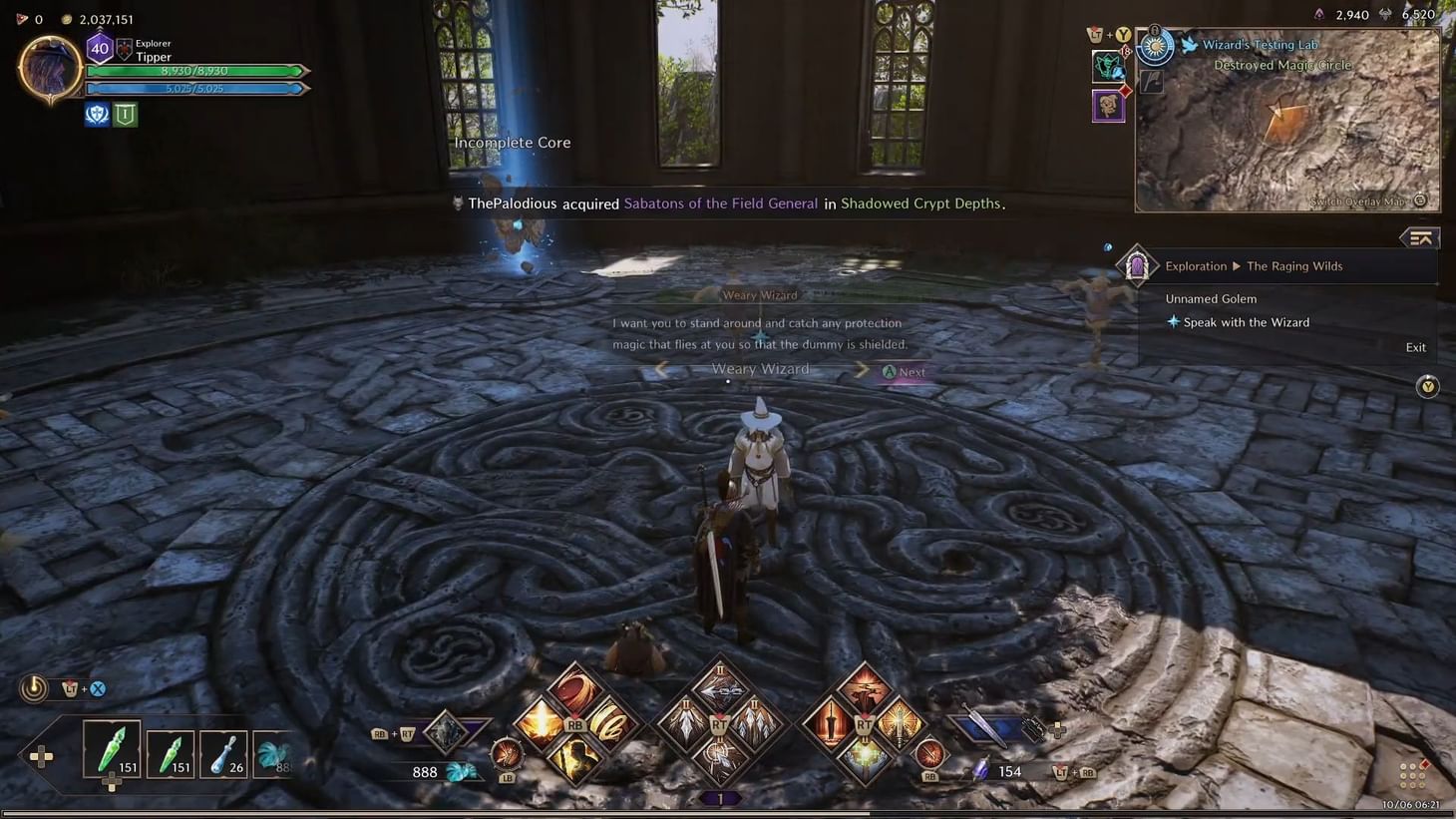
Task: Open the Sabatons of the Field General item link
Action: pyautogui.click(x=720, y=203)
